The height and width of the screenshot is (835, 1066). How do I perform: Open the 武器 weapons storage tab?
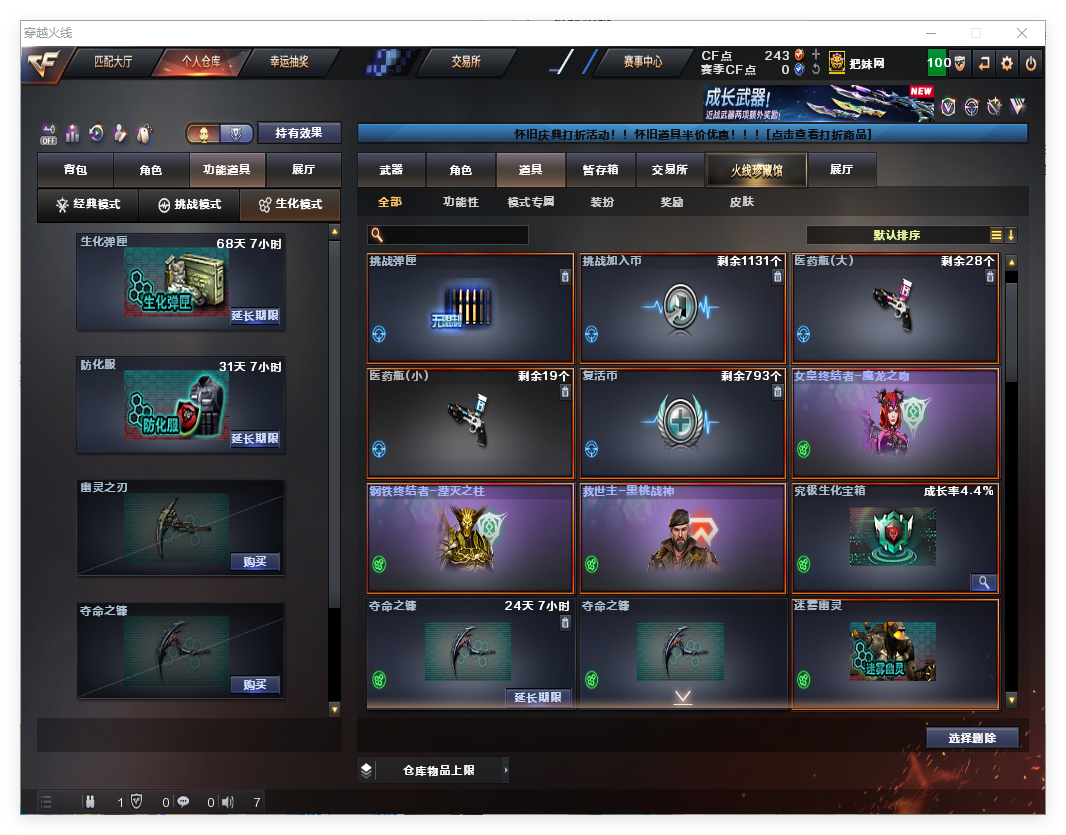(391, 170)
